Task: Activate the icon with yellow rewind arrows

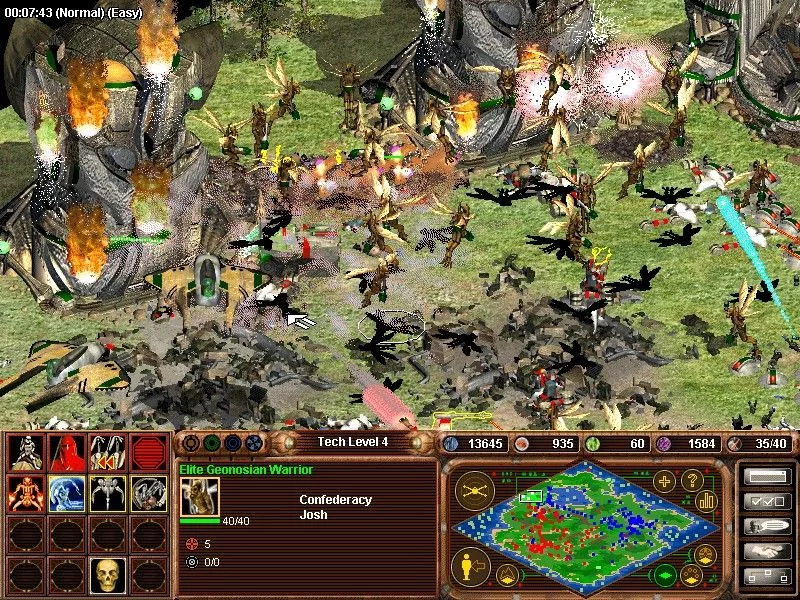Action: click(x=107, y=452)
